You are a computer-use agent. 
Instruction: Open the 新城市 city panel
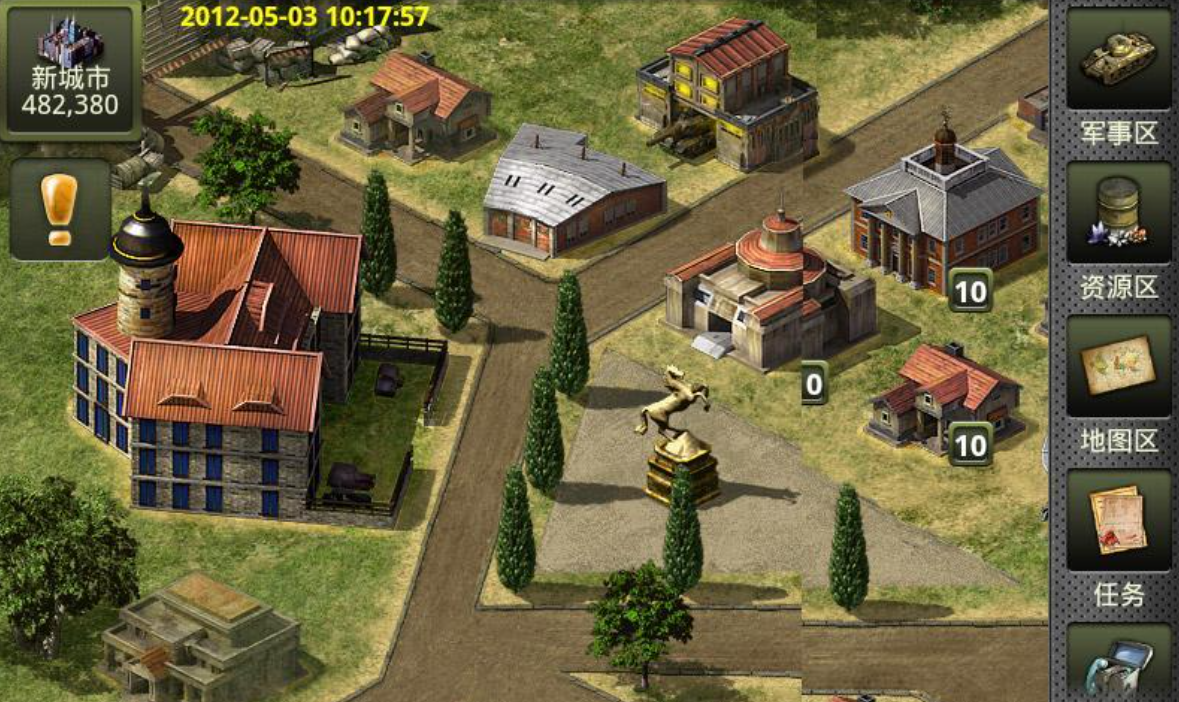tap(70, 70)
